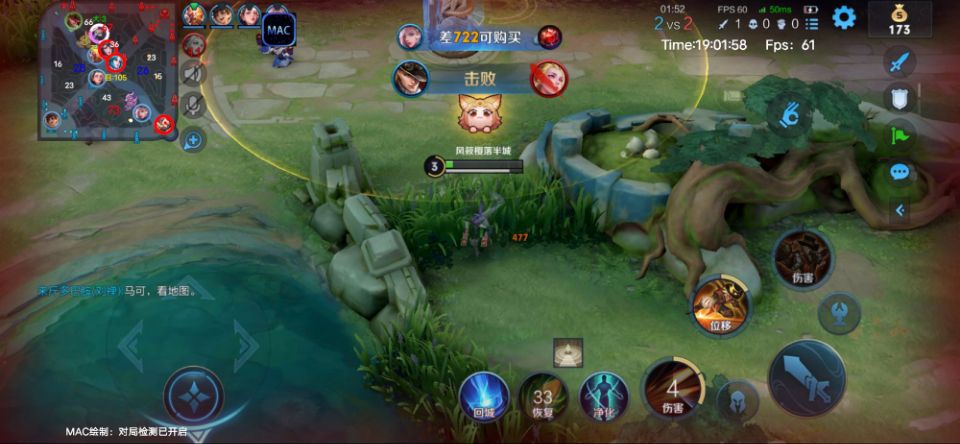Collapse the signal panel with the arrow
960x444 pixels.
(899, 210)
